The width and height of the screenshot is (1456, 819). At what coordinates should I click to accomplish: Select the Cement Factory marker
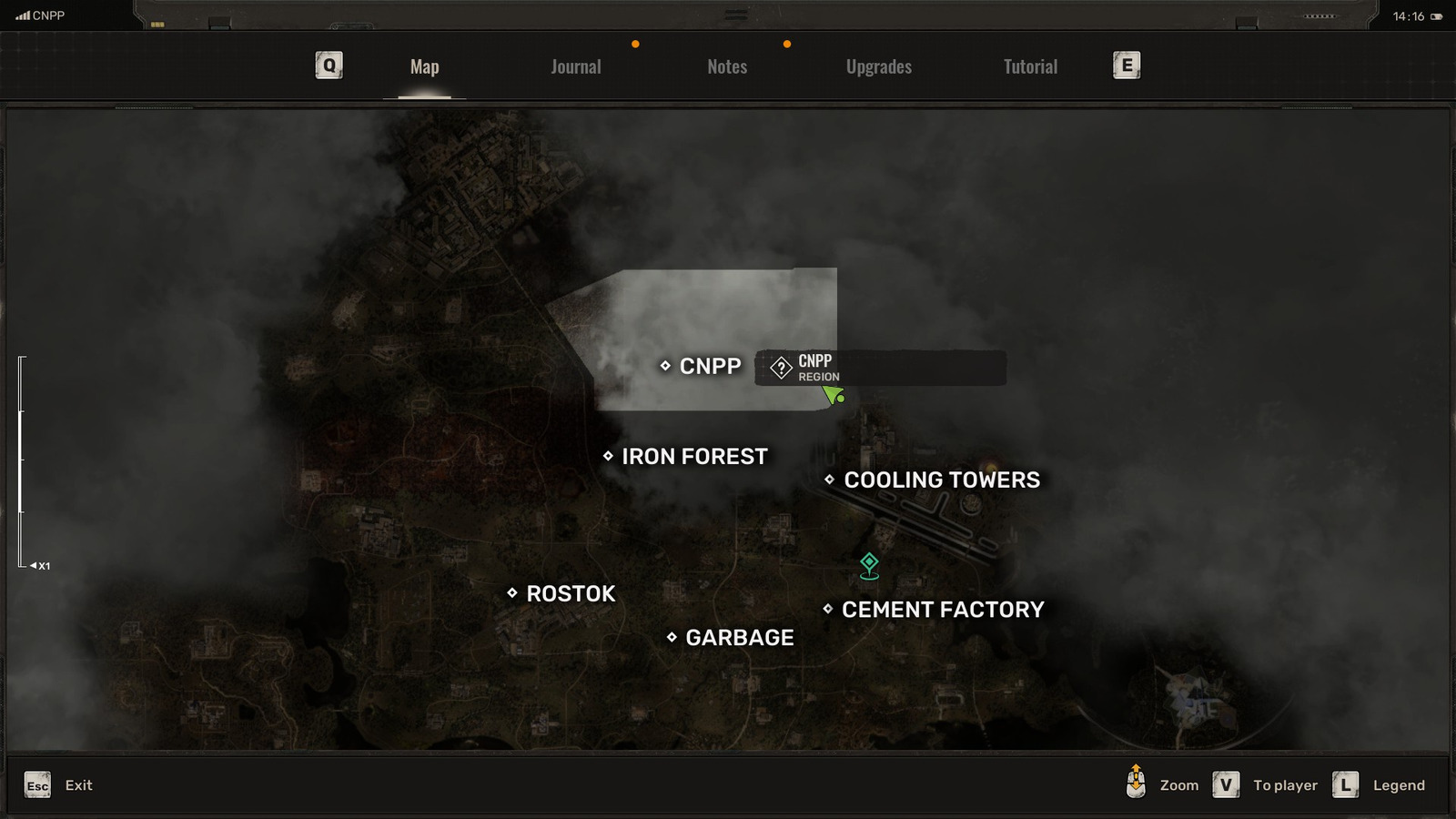point(826,610)
